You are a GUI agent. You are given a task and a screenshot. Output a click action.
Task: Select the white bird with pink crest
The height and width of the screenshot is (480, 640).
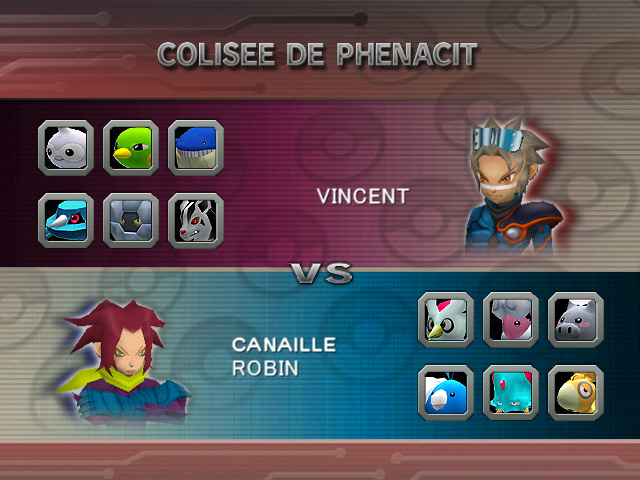tap(447, 319)
